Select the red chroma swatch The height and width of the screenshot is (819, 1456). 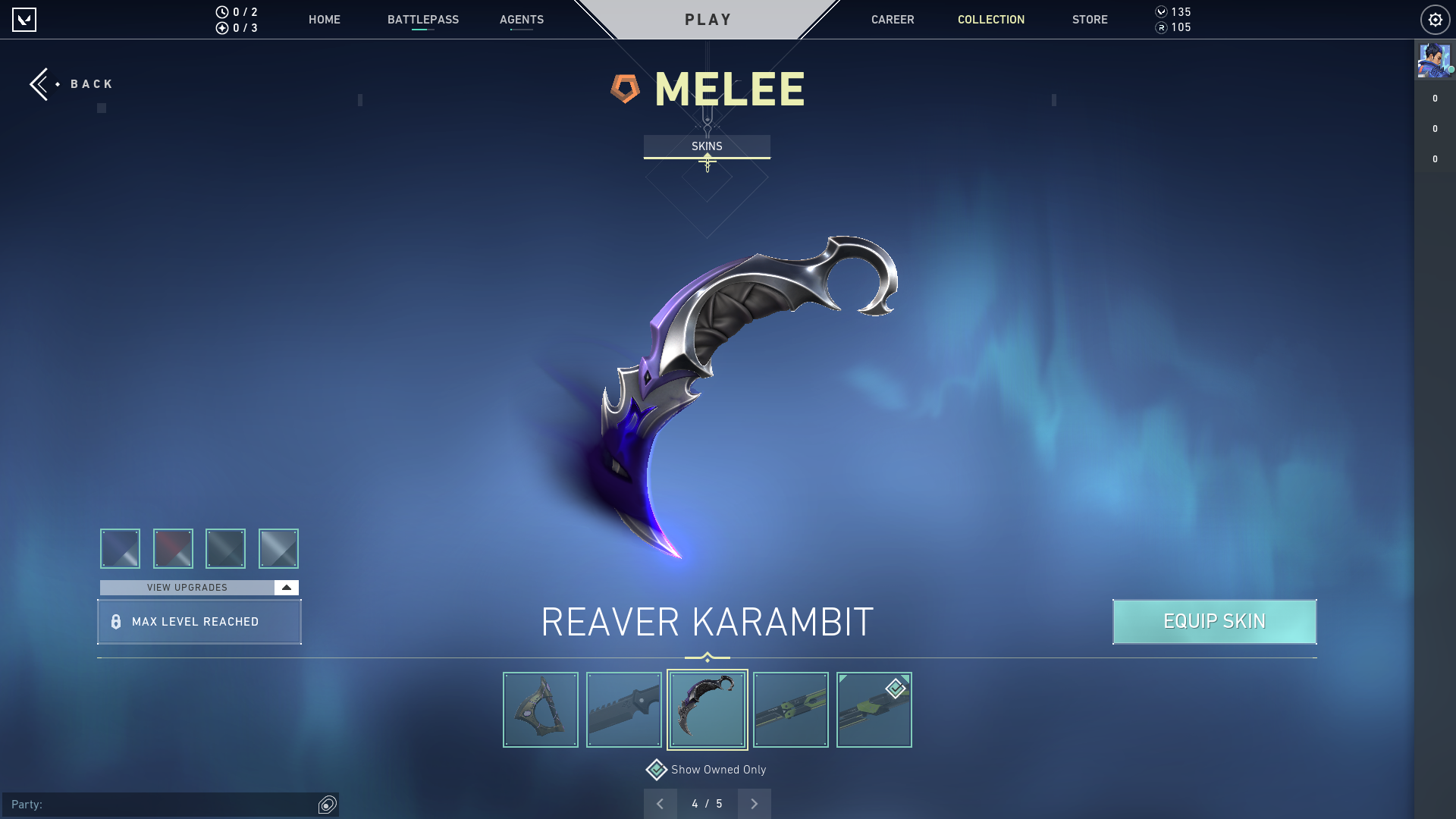coord(173,548)
